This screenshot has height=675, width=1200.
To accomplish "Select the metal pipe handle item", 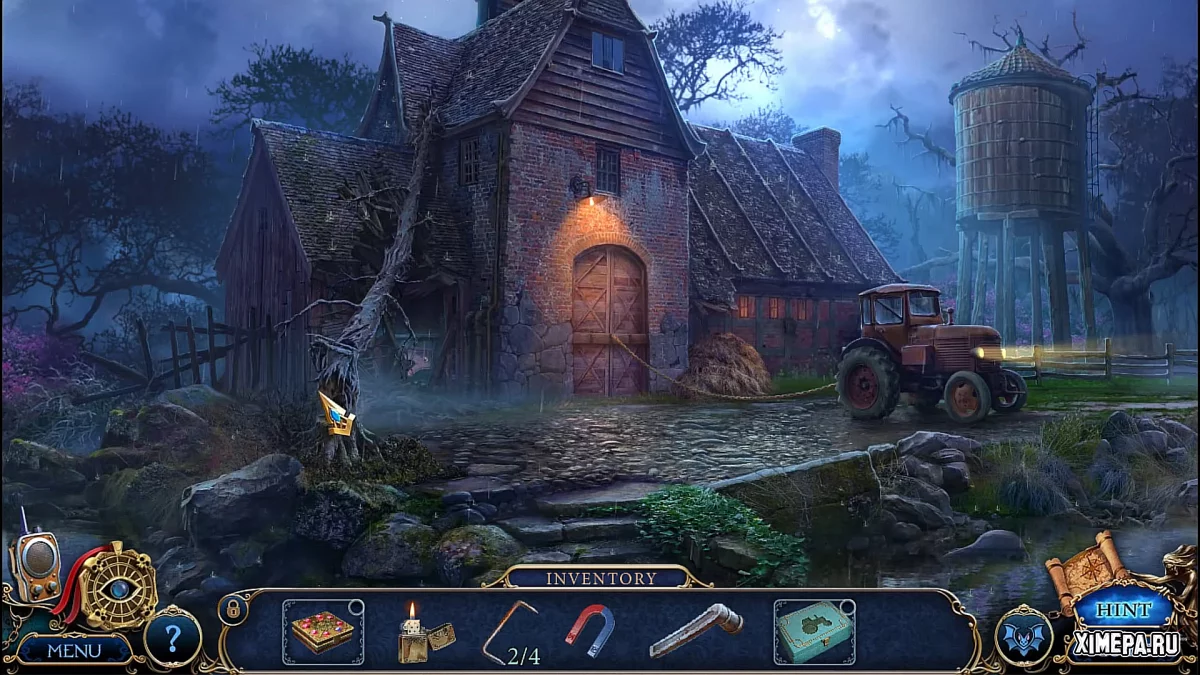I will point(696,630).
